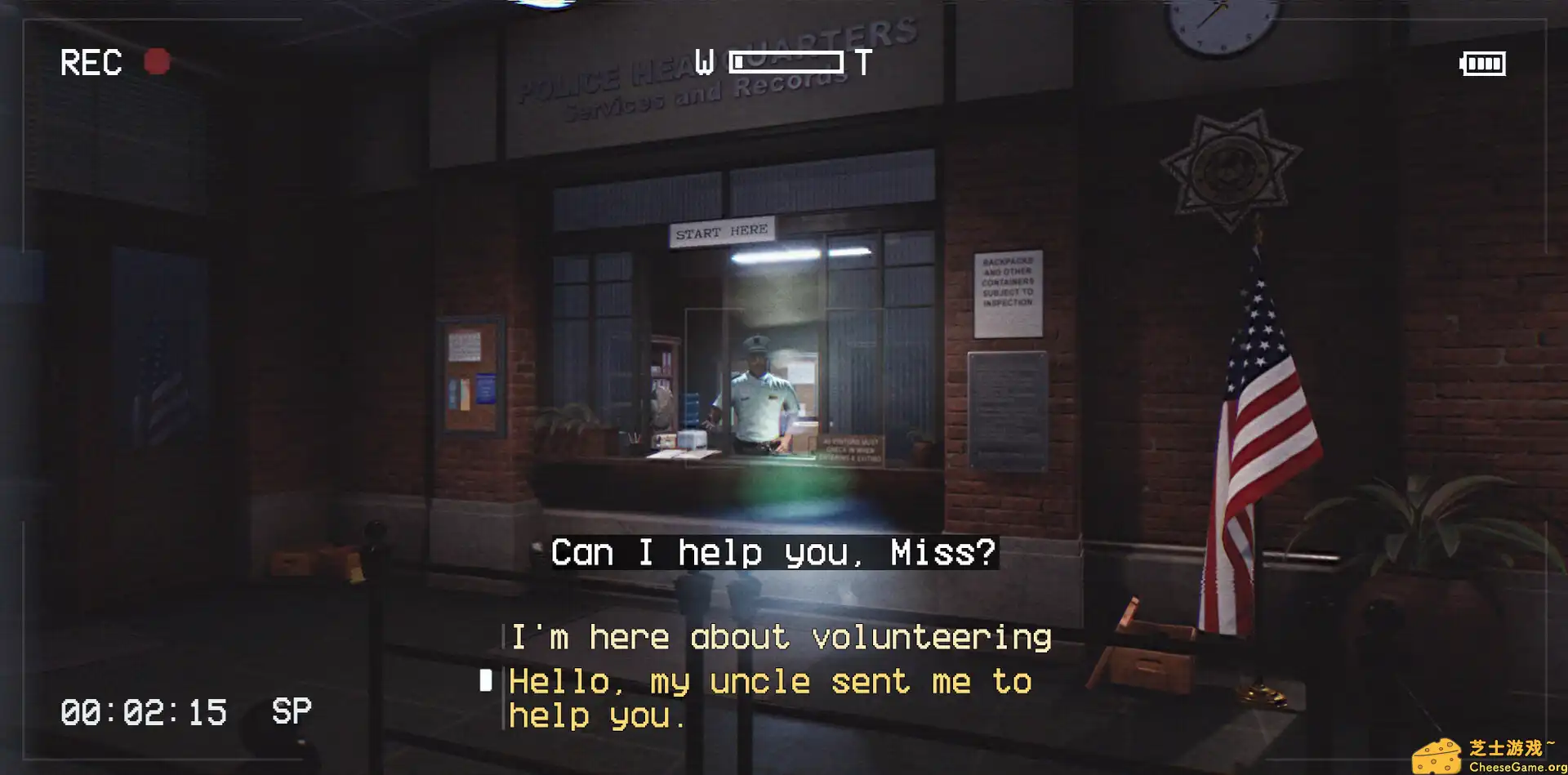This screenshot has width=1568, height=775.
Task: Click the zoom level progress bar
Action: [x=786, y=60]
